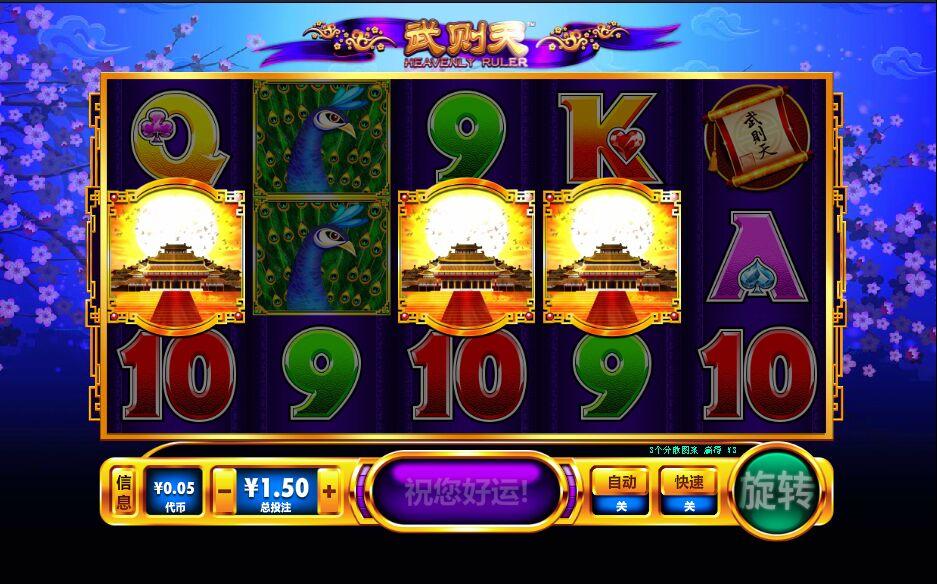Open the 信息 info panel
The height and width of the screenshot is (584, 937).
123,492
